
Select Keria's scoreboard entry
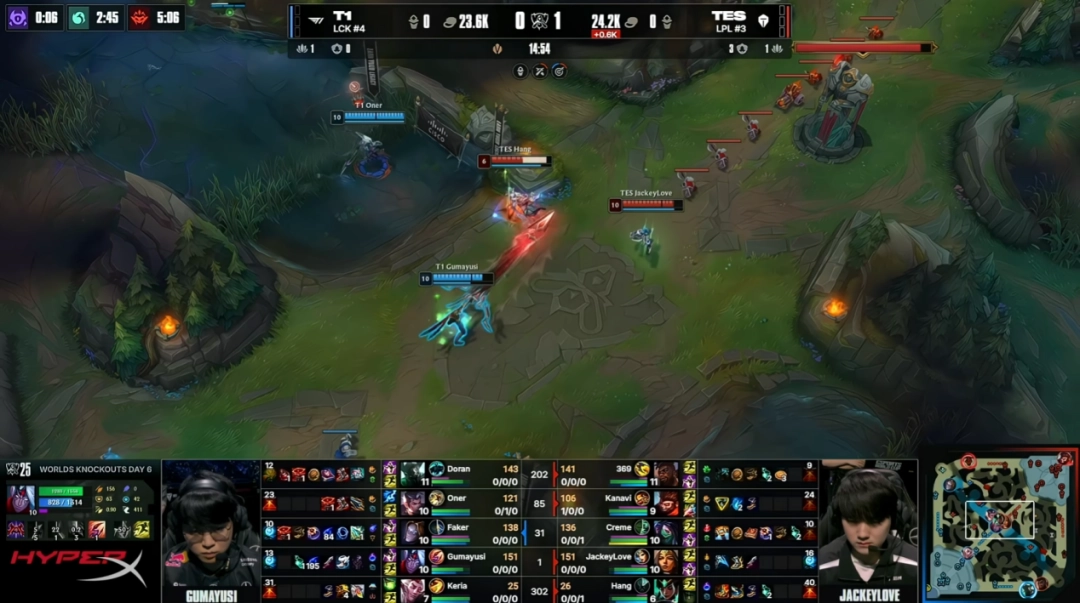pos(470,585)
